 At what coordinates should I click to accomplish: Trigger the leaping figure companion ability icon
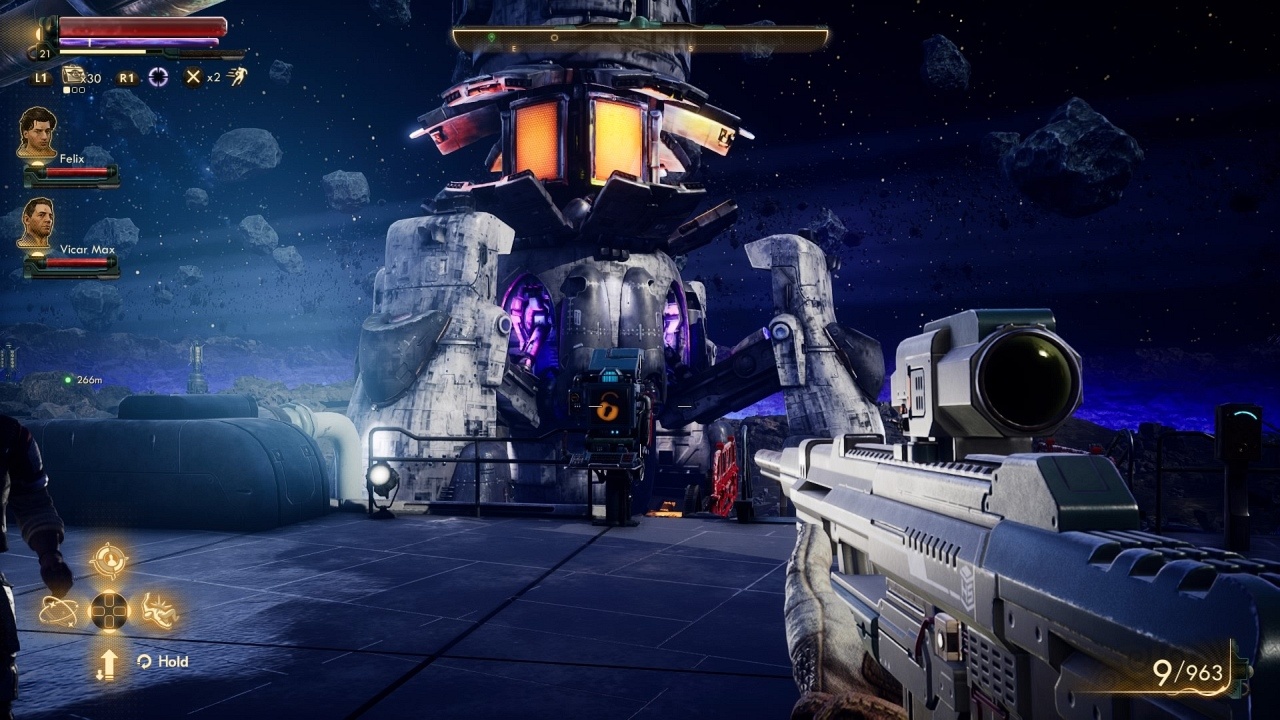pyautogui.click(x=159, y=610)
